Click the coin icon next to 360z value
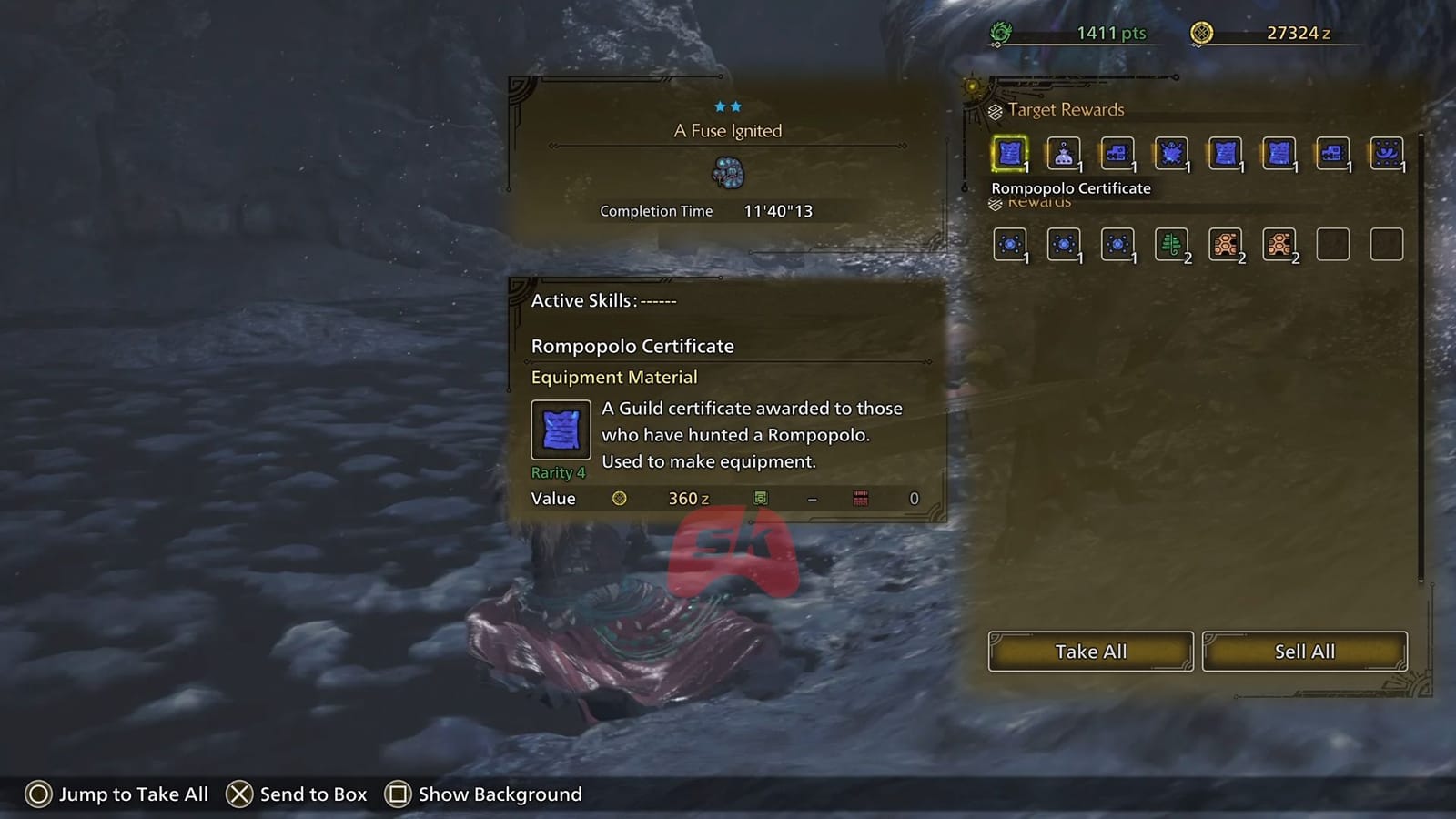 pyautogui.click(x=621, y=498)
